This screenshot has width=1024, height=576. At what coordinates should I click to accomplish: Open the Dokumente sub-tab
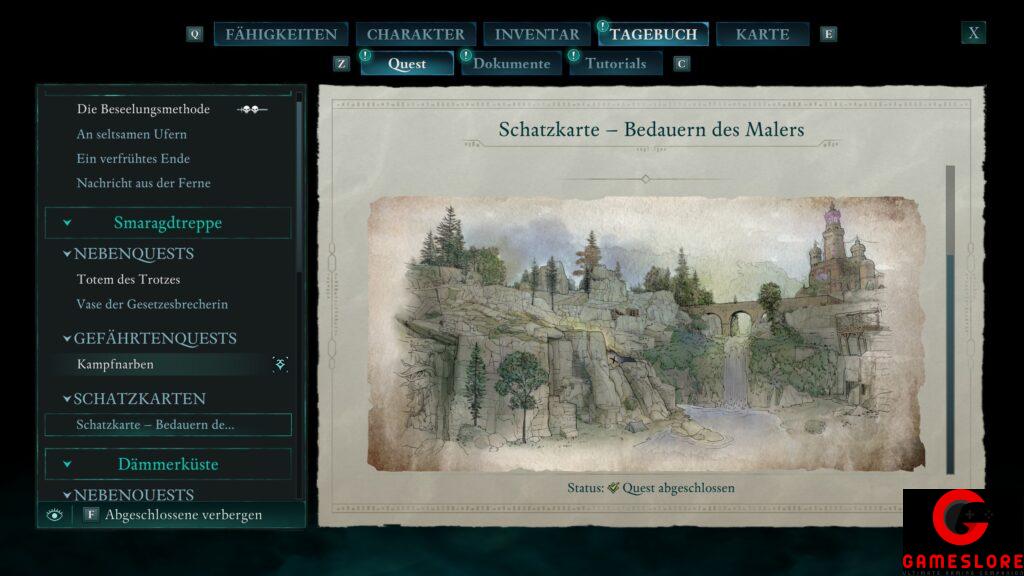(x=511, y=64)
